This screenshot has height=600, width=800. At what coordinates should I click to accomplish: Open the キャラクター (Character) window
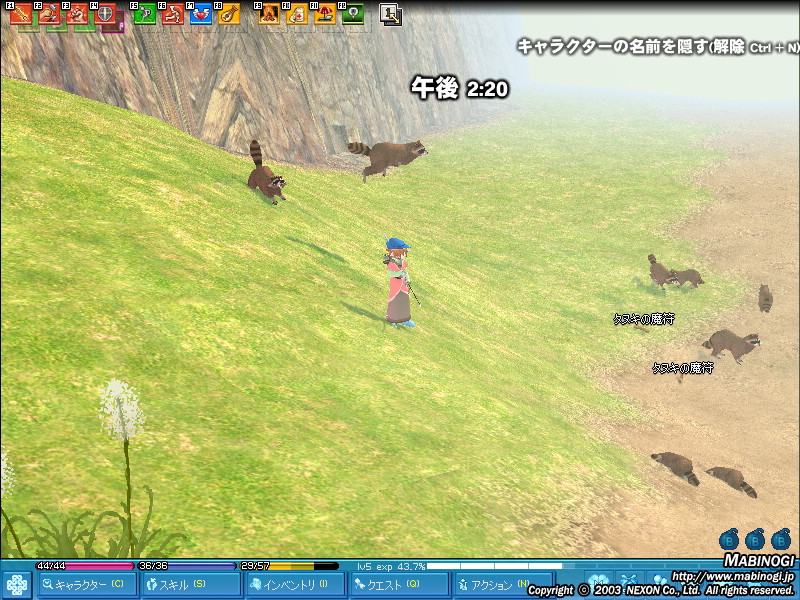point(88,585)
